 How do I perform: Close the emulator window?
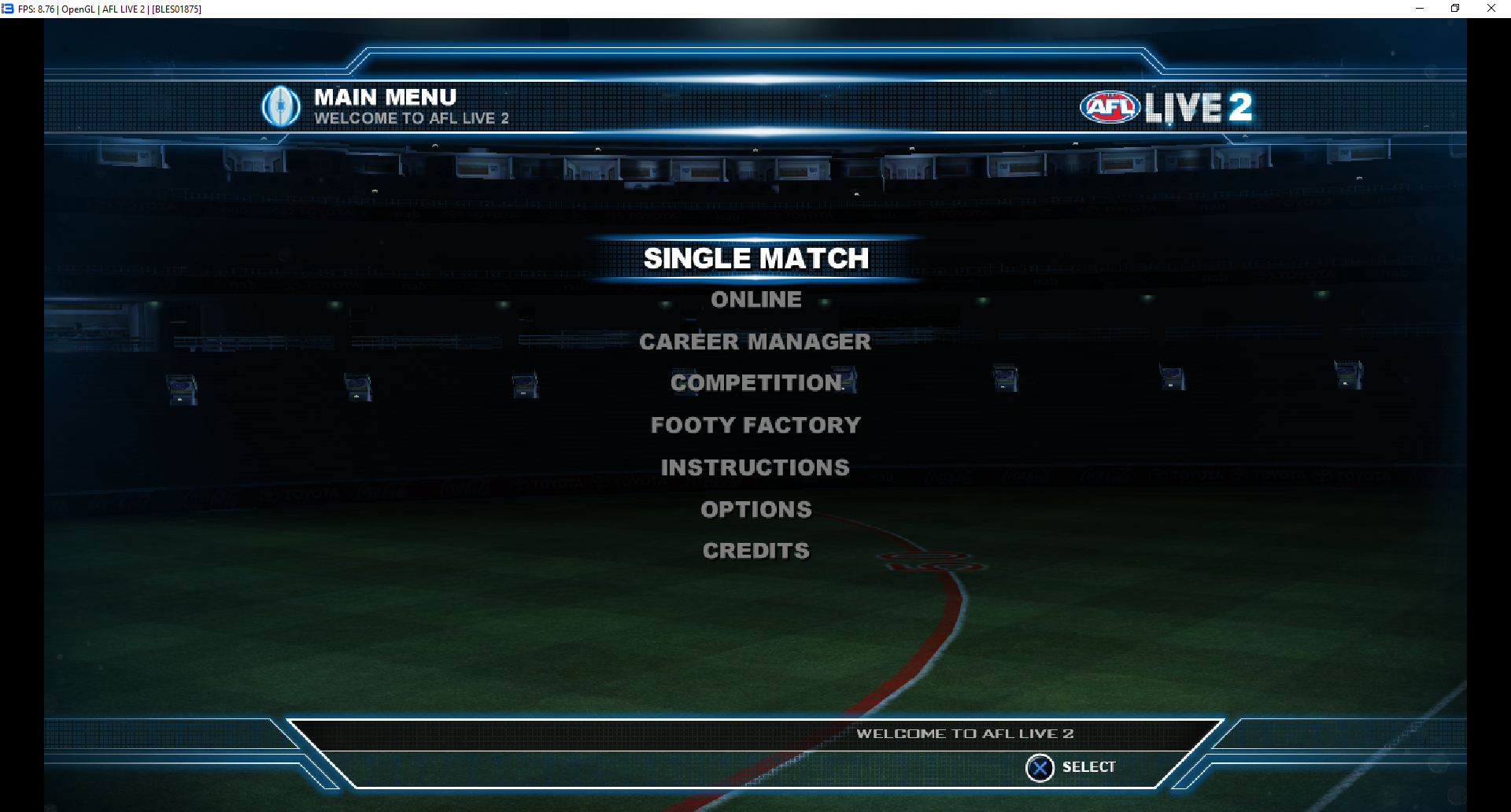point(1491,9)
